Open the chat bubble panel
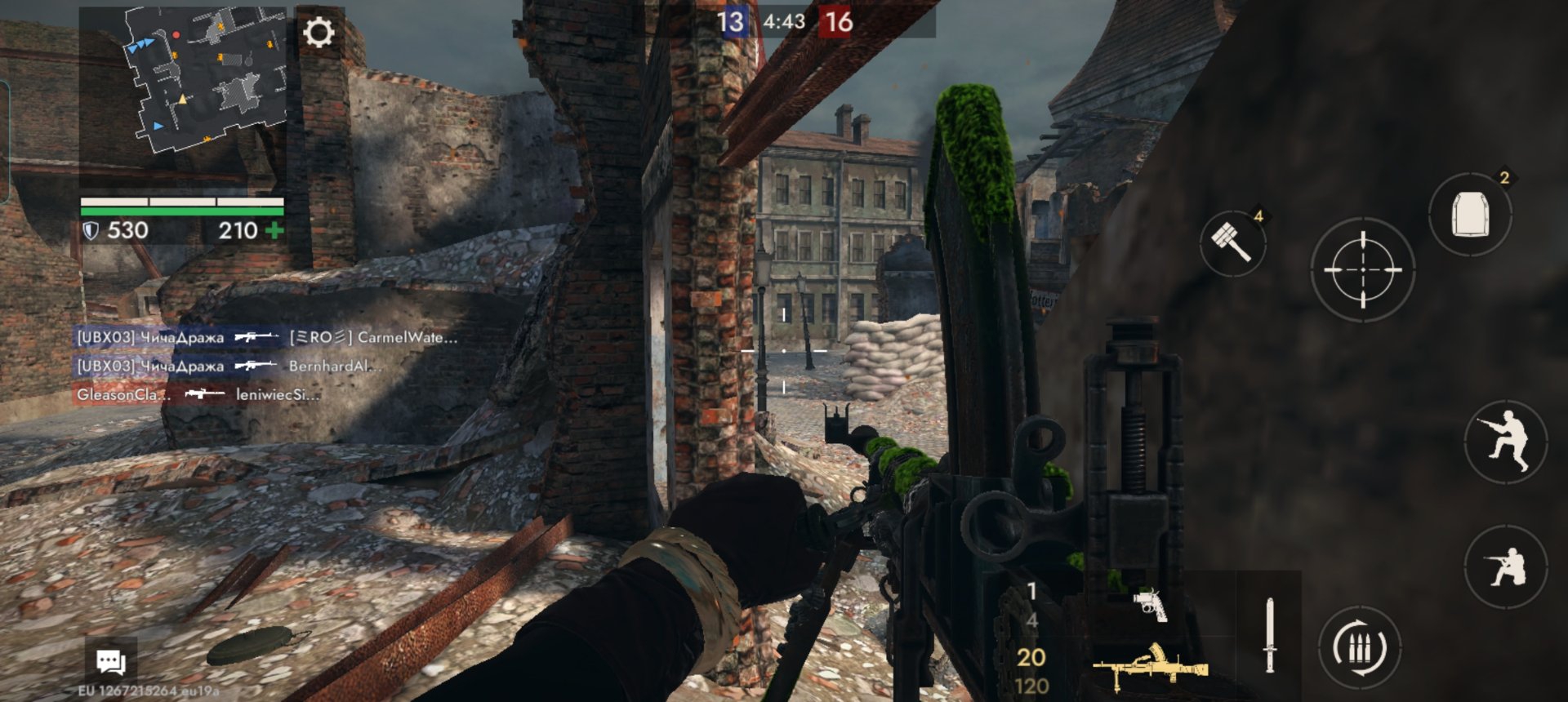Viewport: 1568px width, 702px height. 110,661
